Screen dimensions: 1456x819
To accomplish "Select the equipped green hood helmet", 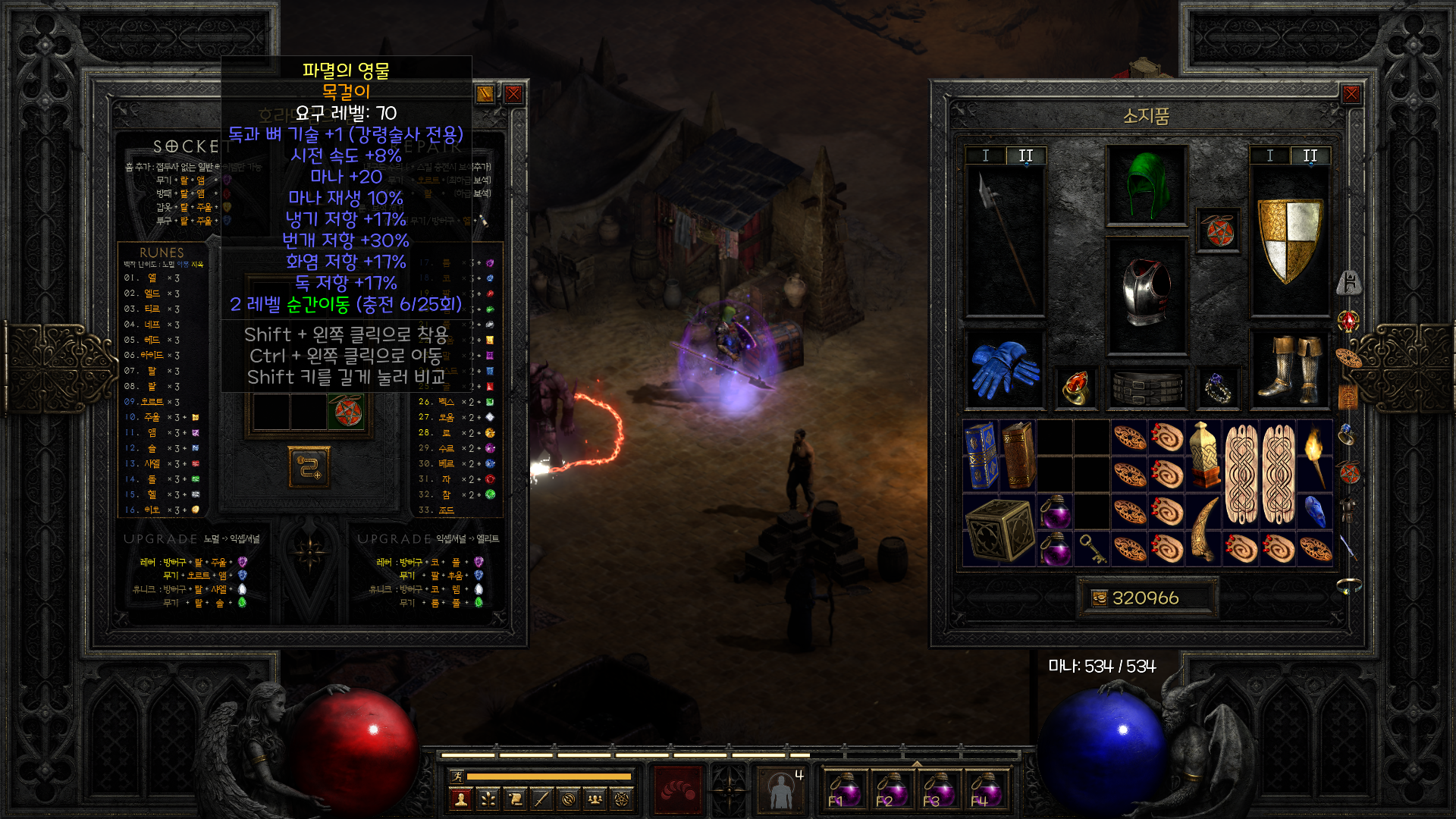I will click(1146, 186).
